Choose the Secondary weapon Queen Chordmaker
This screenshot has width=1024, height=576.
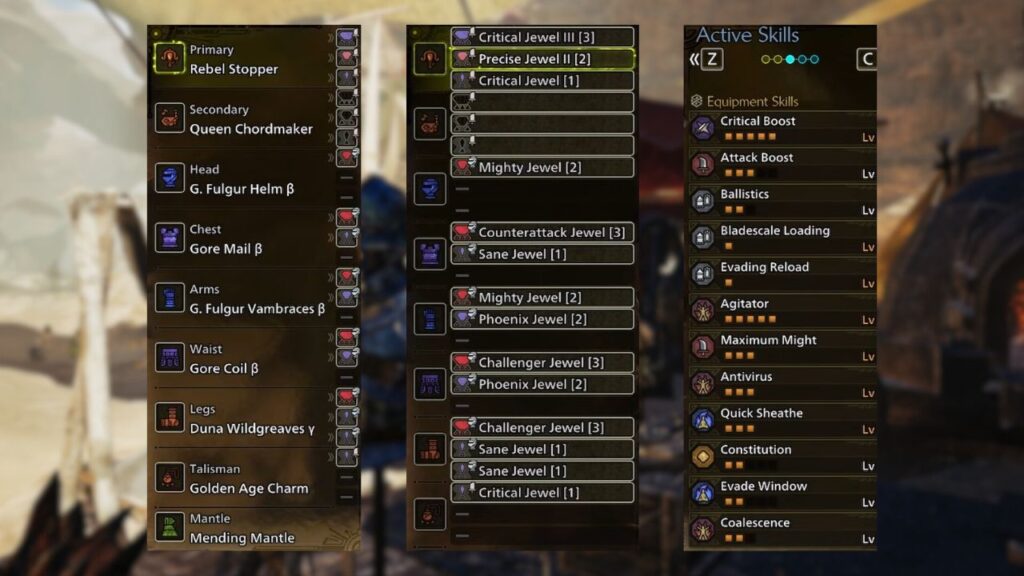tap(240, 119)
